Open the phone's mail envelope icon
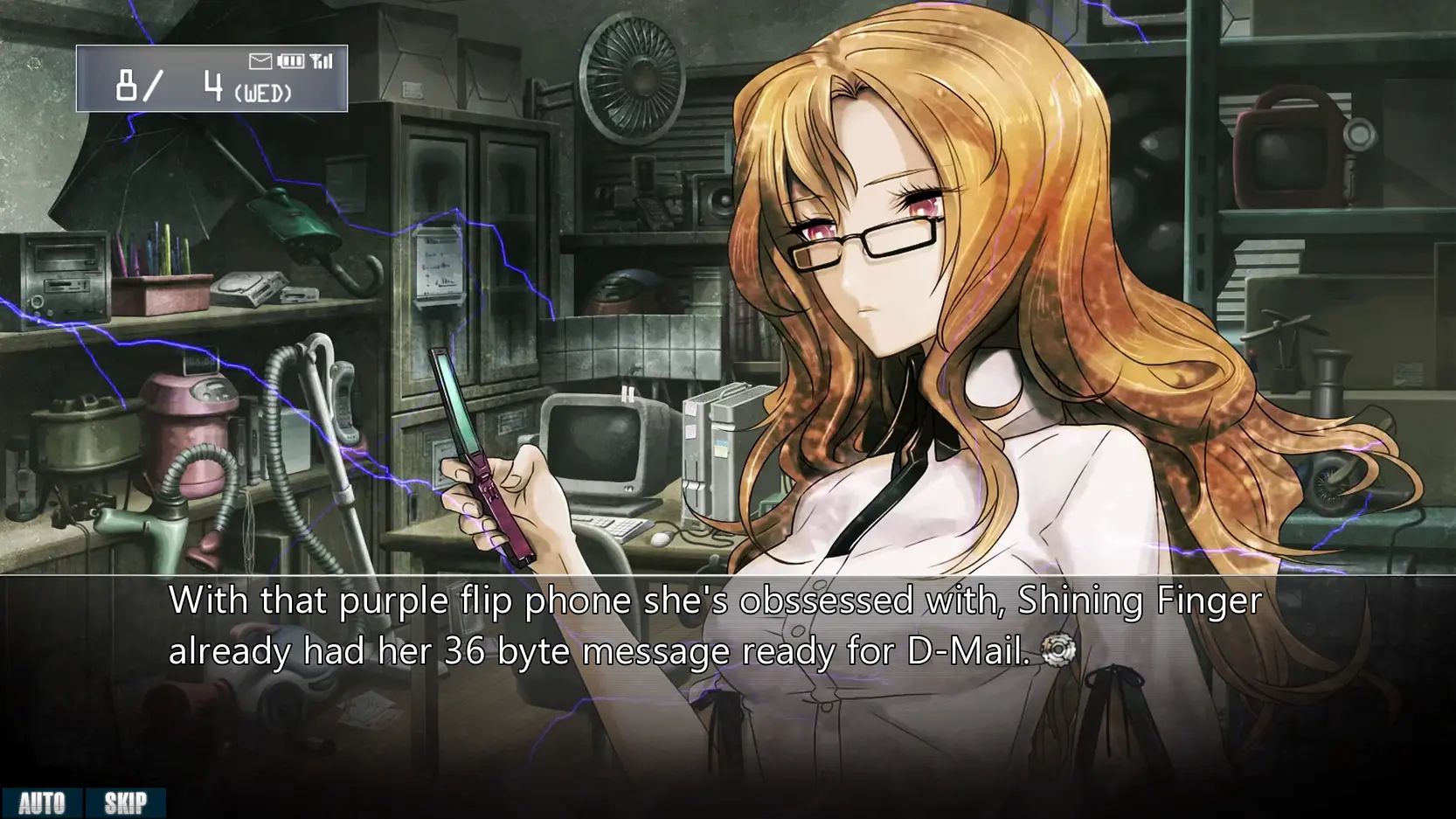This screenshot has width=1456, height=819. pos(260,61)
